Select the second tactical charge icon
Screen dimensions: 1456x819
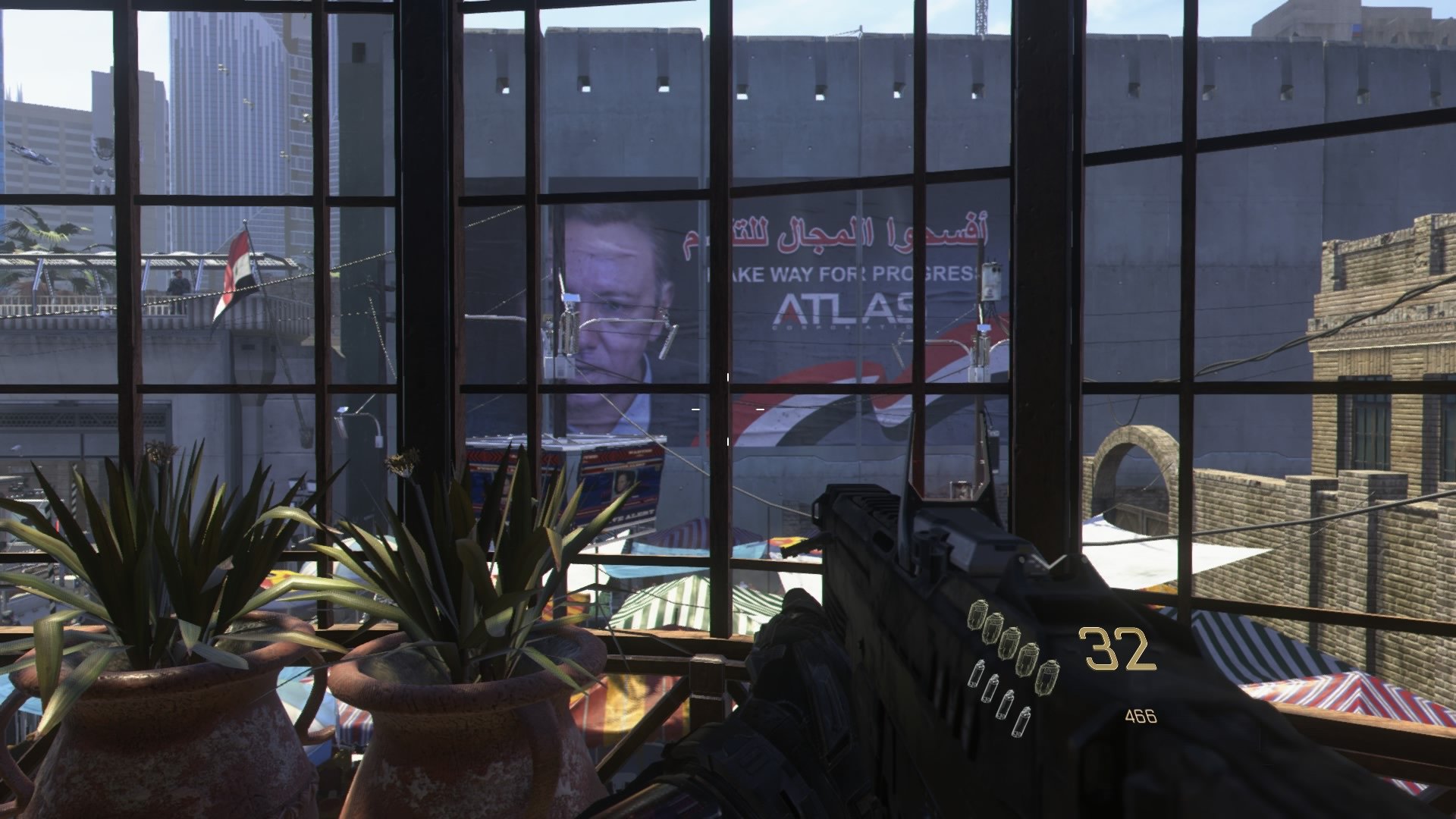(x=990, y=689)
